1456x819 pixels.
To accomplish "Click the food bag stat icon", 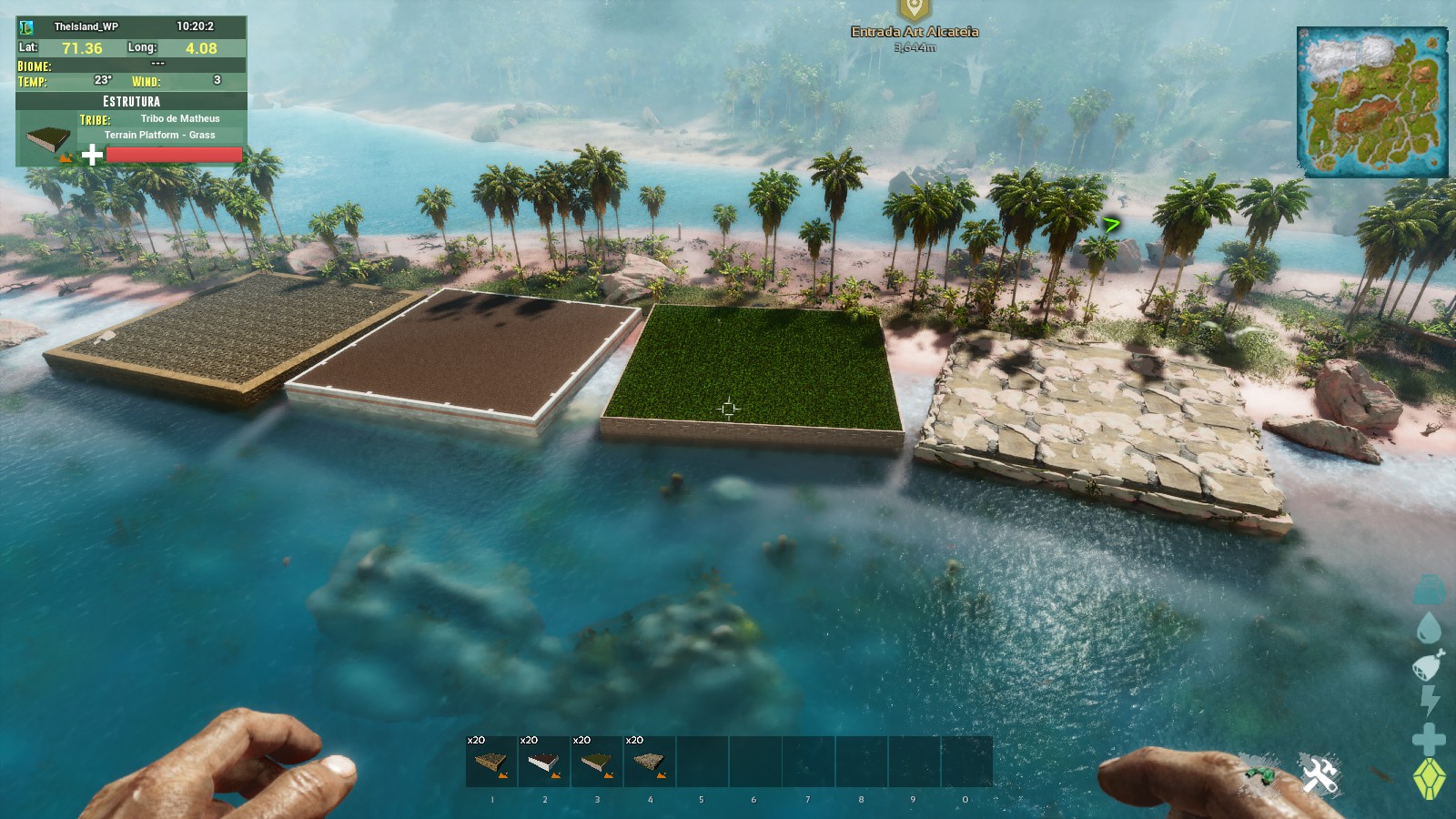I will pyautogui.click(x=1427, y=662).
